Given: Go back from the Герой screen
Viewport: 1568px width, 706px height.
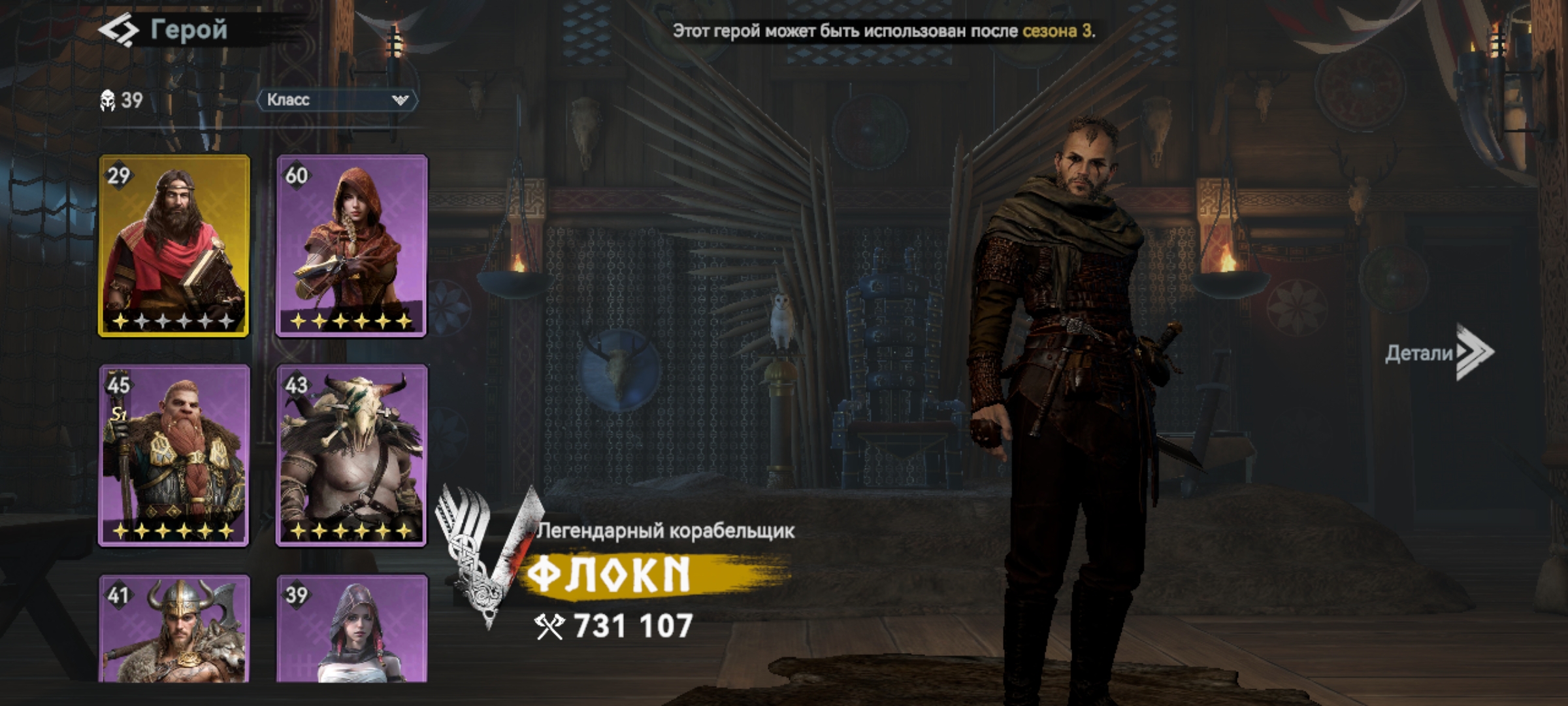Looking at the screenshot, I should pyautogui.click(x=119, y=30).
